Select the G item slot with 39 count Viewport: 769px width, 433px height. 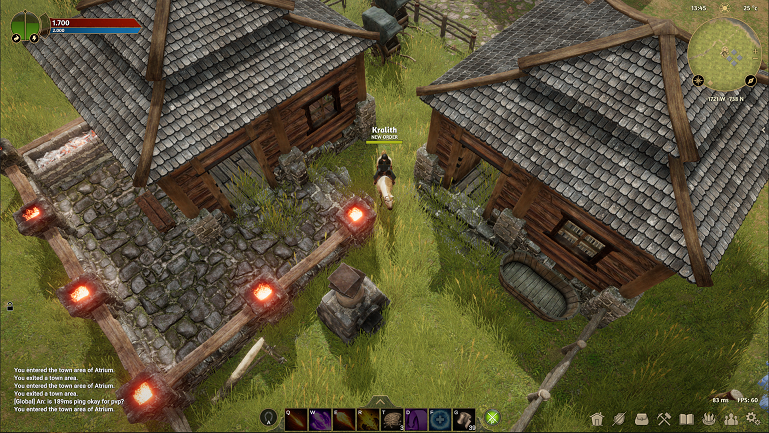coord(465,420)
